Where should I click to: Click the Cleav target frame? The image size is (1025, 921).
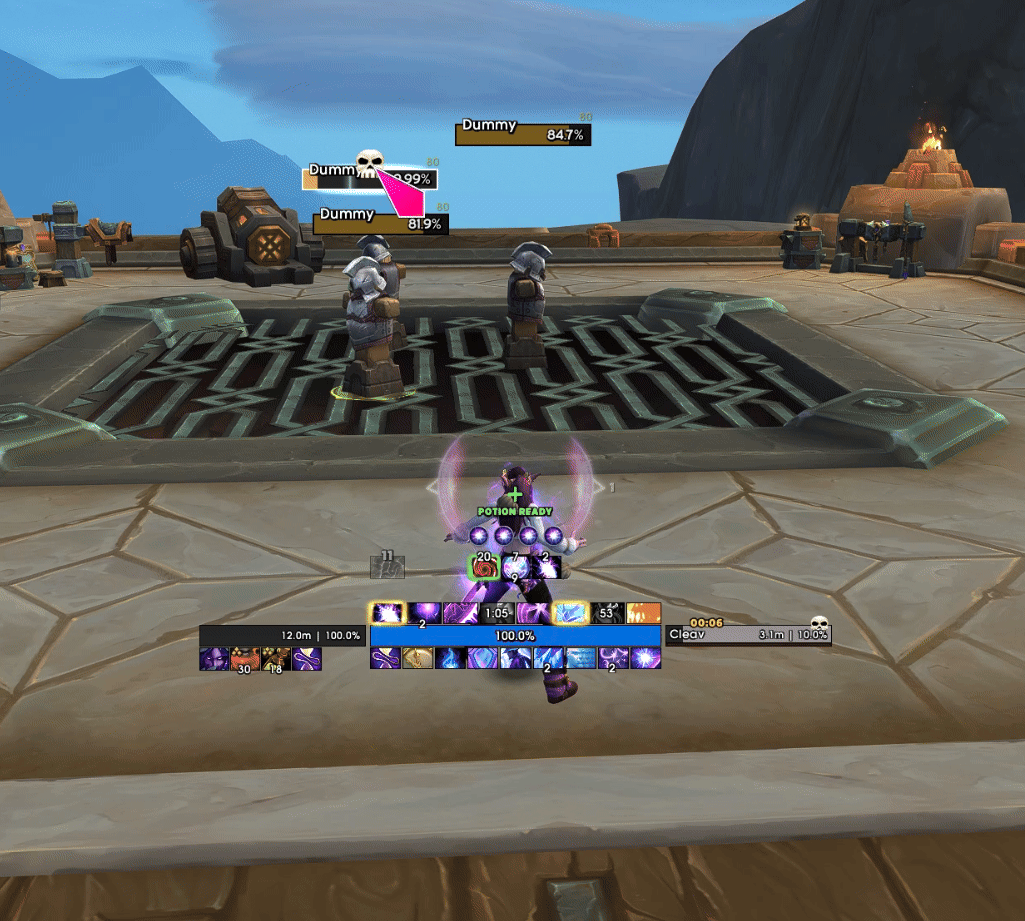748,634
